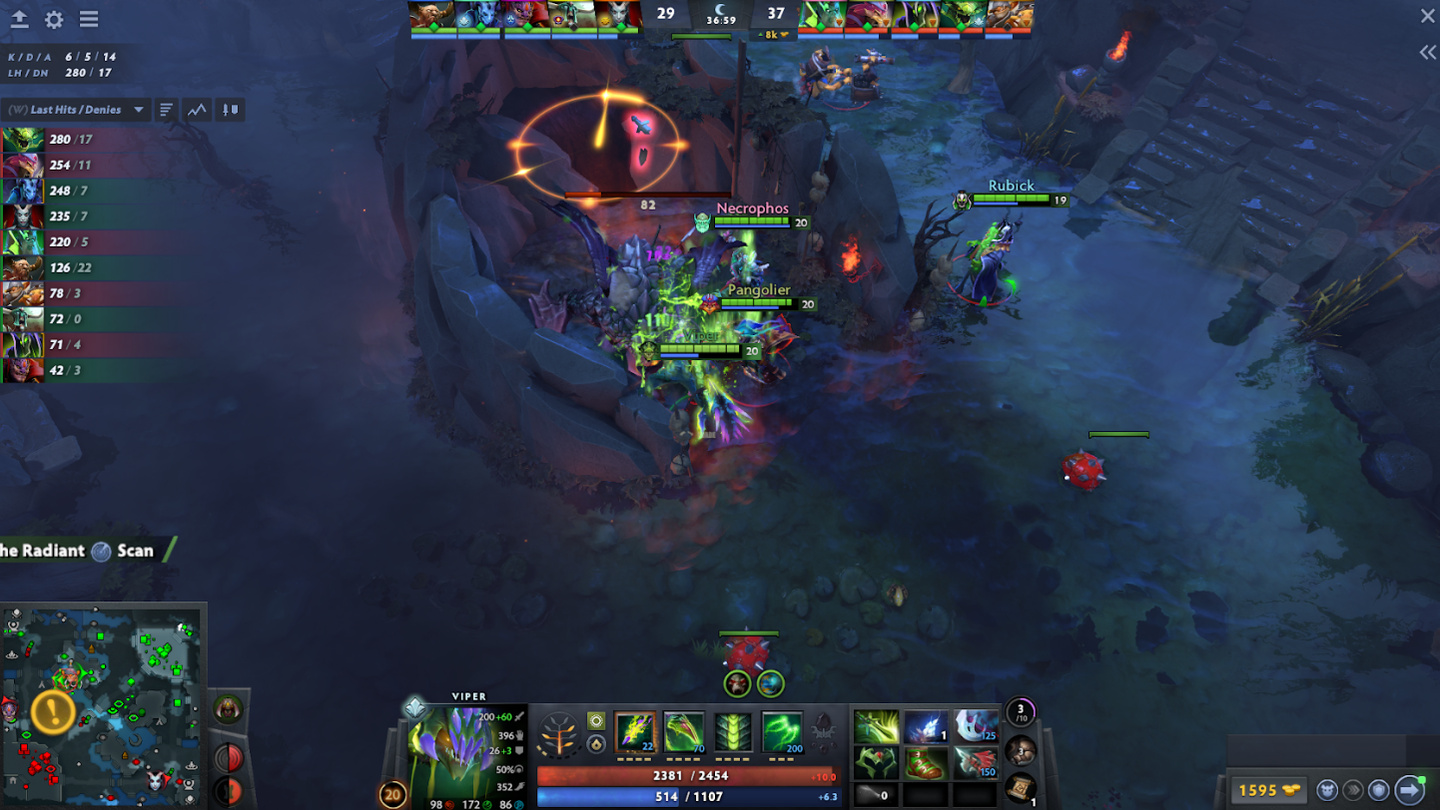Collapse the side panel with double arrows

1427,53
